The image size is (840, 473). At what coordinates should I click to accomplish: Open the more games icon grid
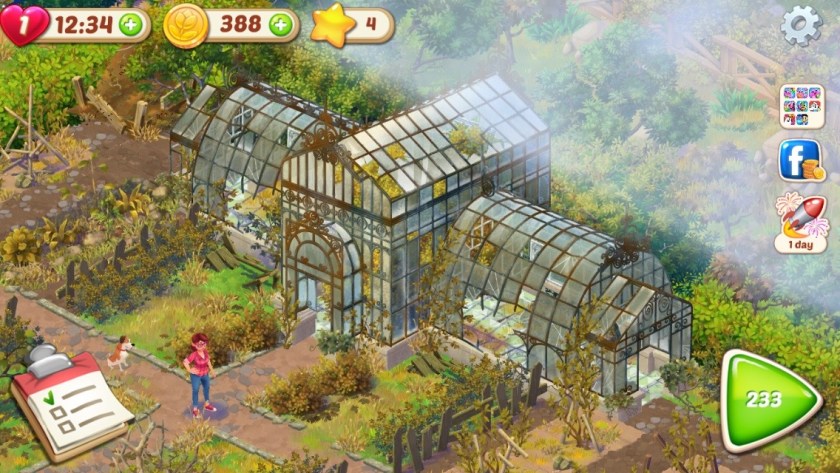(x=801, y=106)
